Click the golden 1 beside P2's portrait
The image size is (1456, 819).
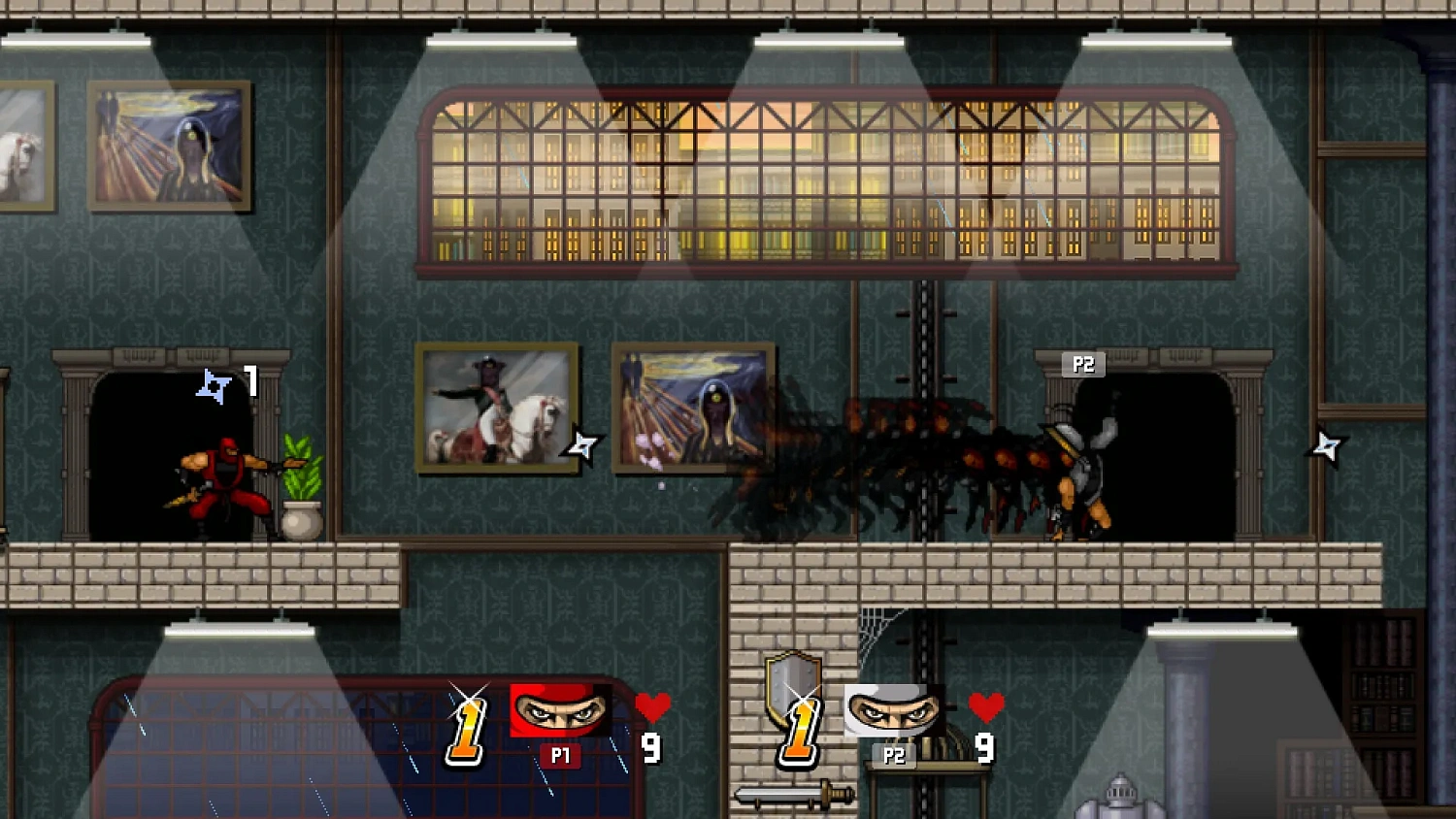tap(798, 735)
